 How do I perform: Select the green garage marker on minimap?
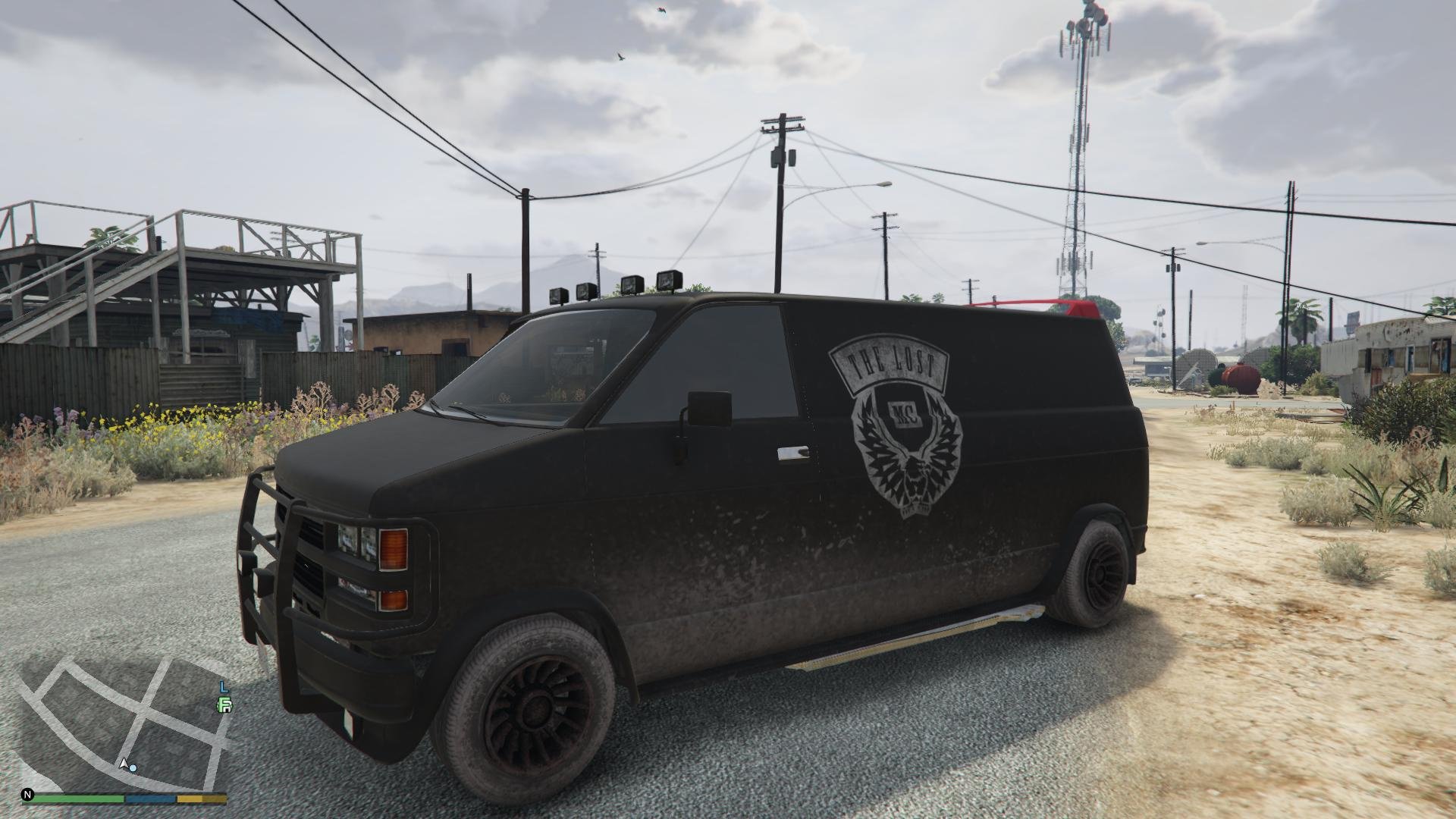click(224, 706)
